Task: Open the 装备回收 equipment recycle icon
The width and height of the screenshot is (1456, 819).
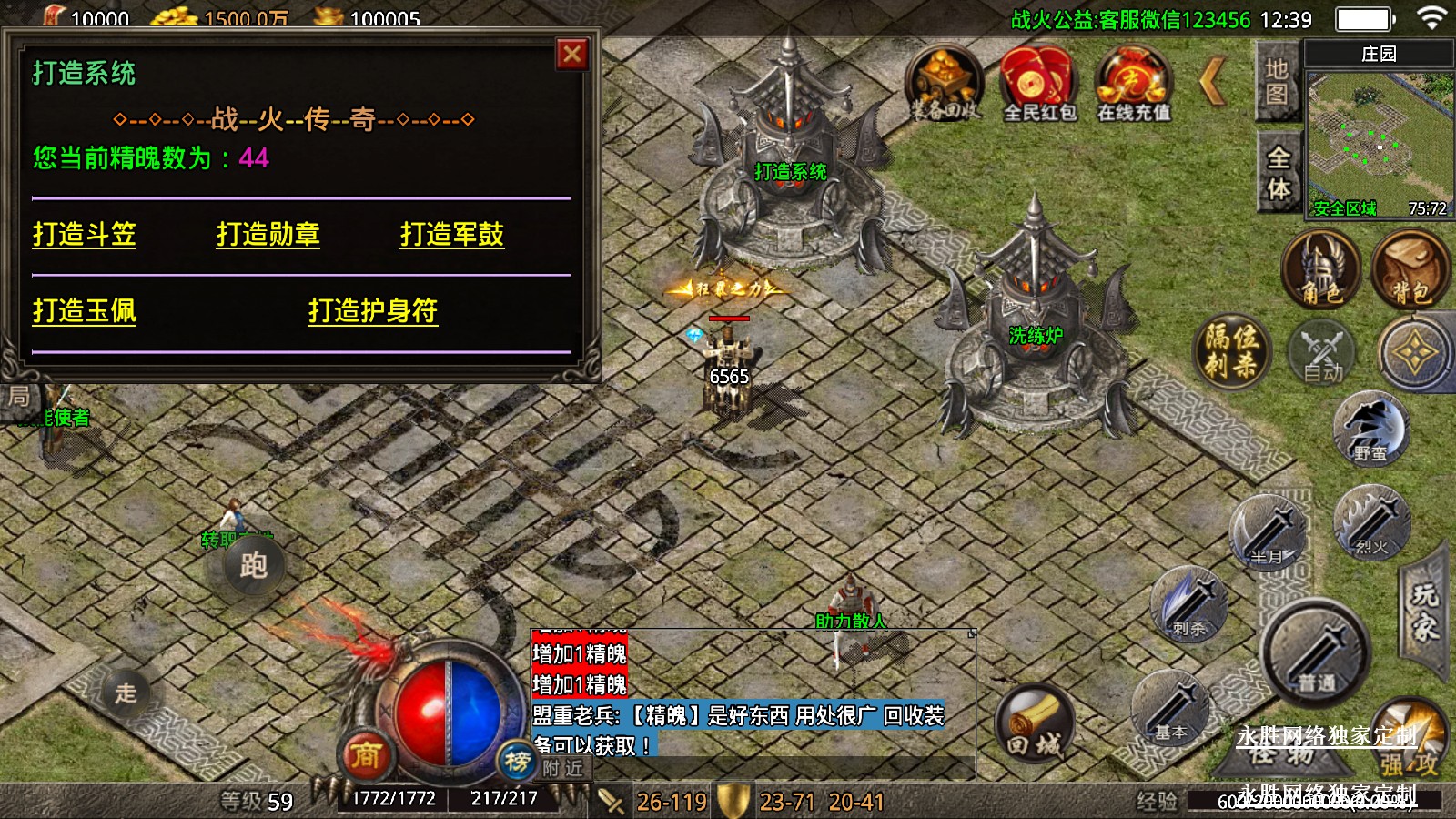Action: click(945, 84)
